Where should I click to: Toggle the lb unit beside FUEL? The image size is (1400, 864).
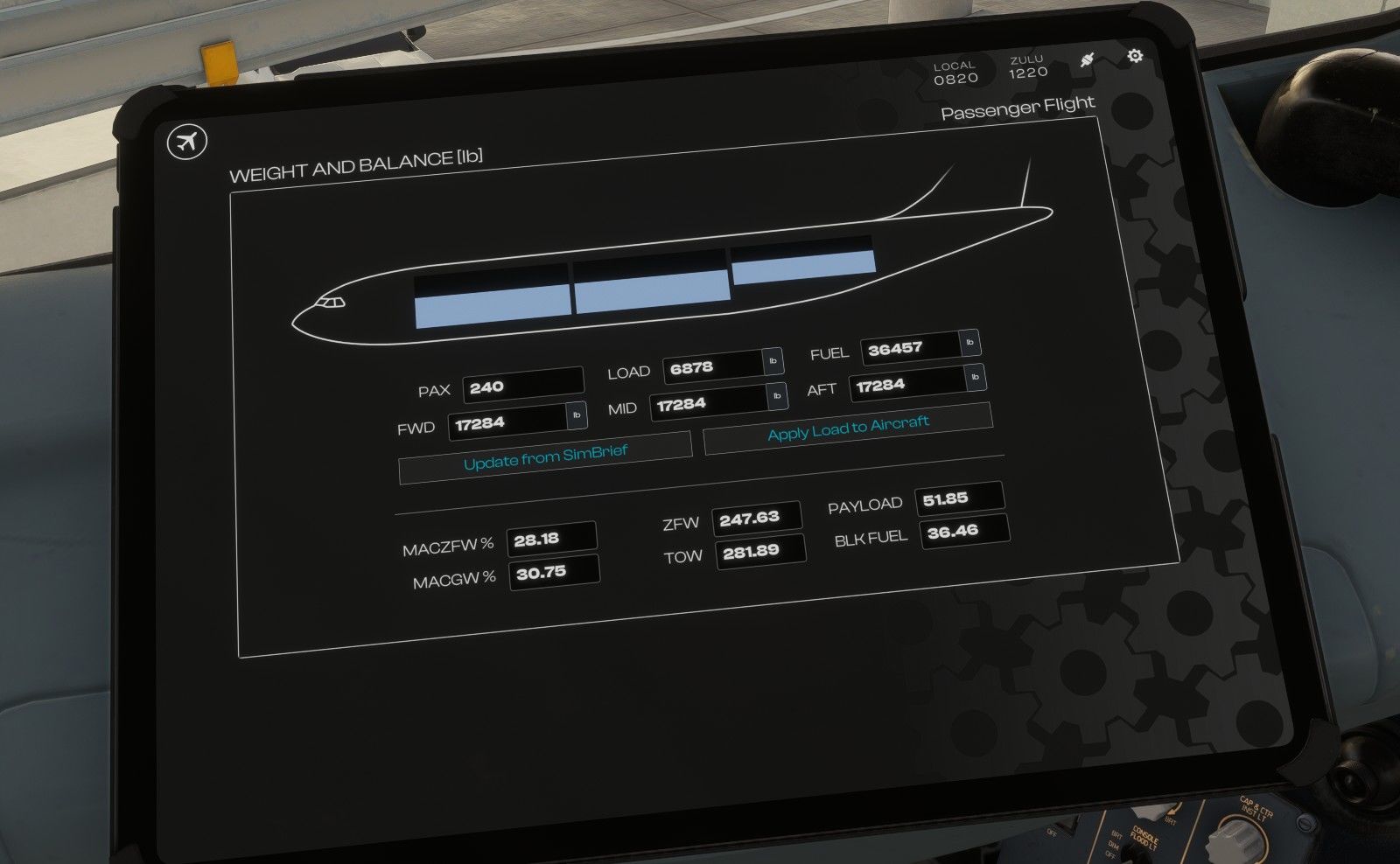click(969, 343)
